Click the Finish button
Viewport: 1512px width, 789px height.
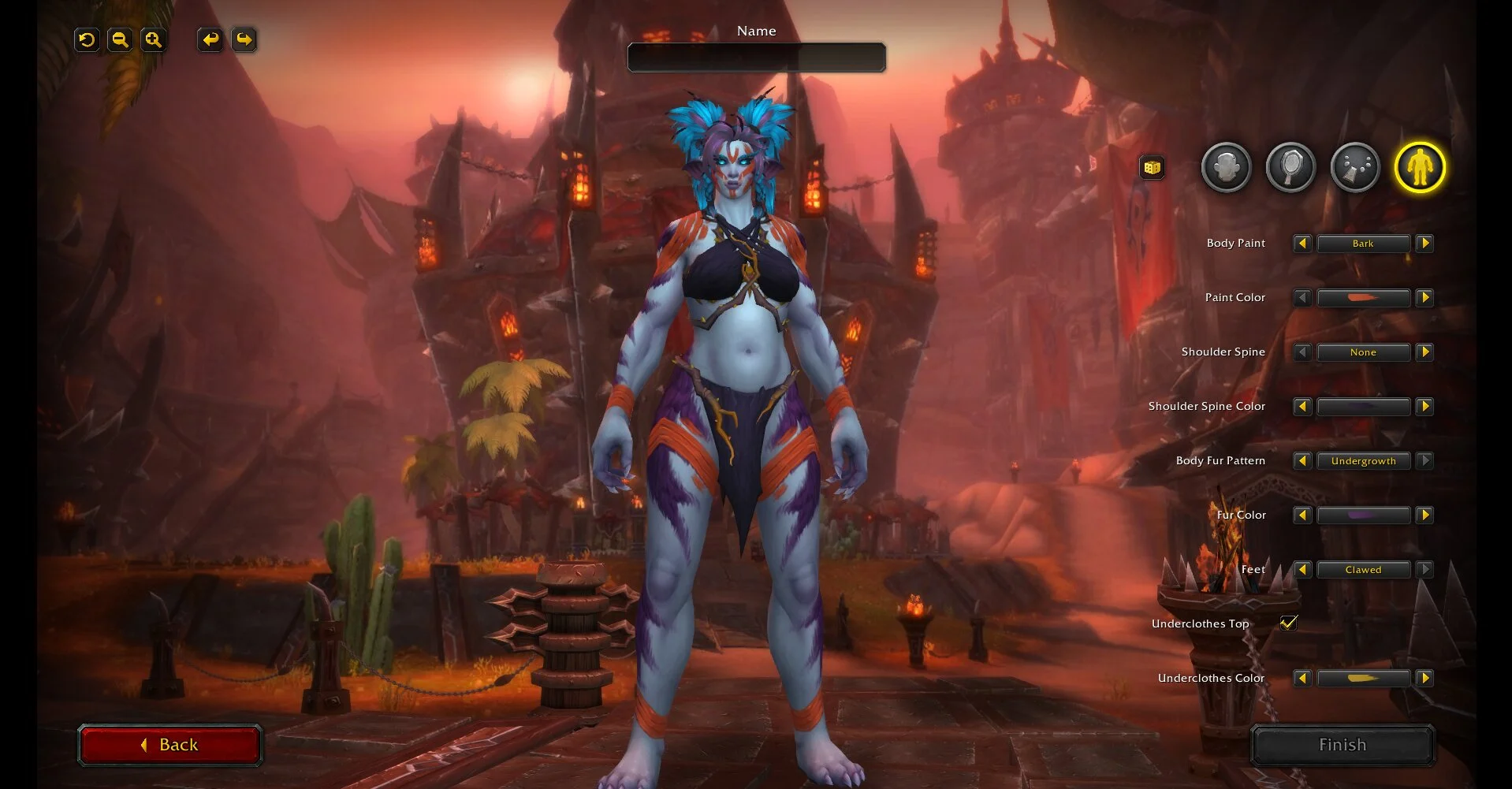pyautogui.click(x=1342, y=745)
